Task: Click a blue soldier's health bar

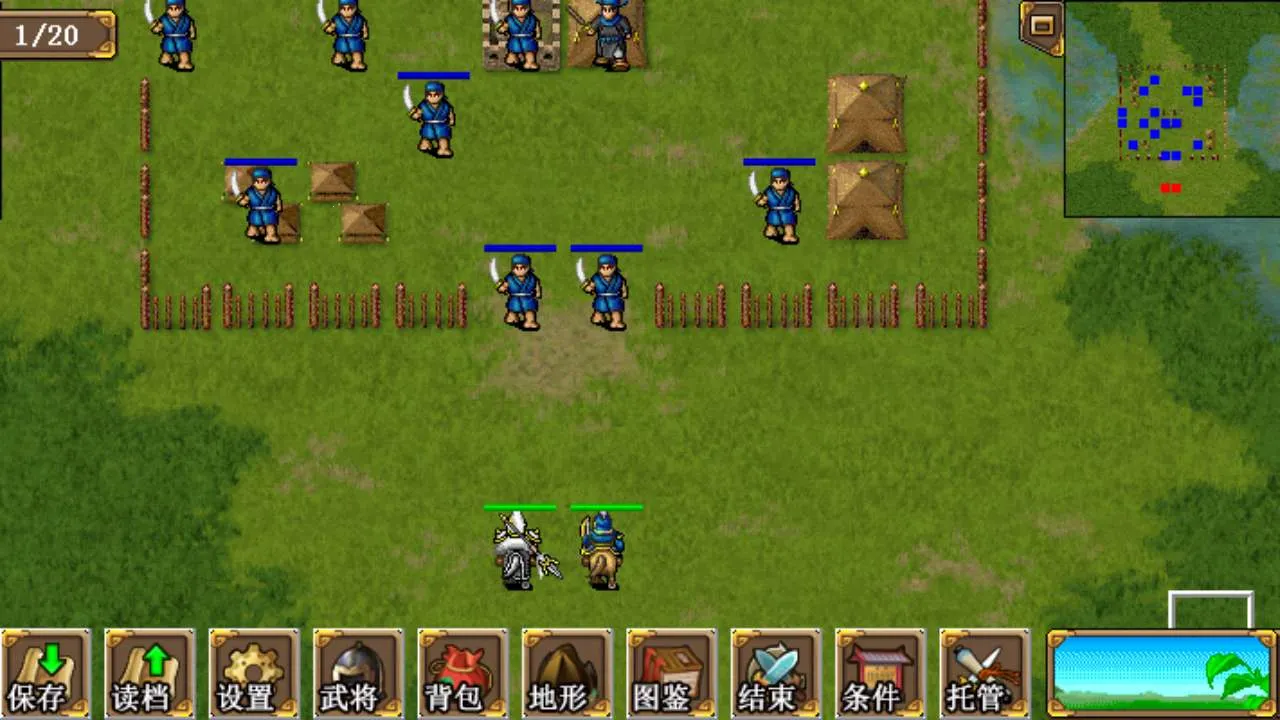Action: [x=433, y=76]
